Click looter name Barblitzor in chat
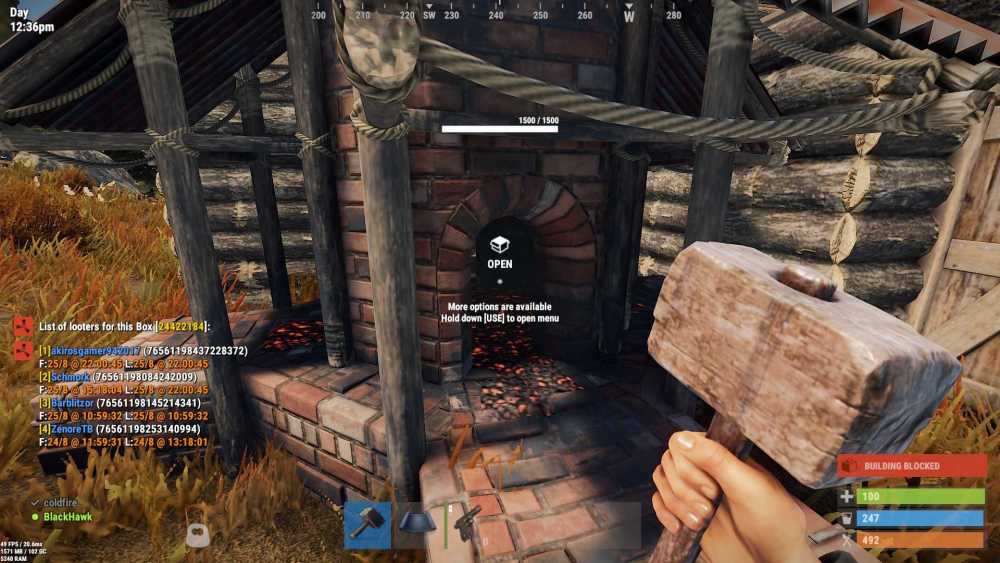The height and width of the screenshot is (563, 1000). 72,403
